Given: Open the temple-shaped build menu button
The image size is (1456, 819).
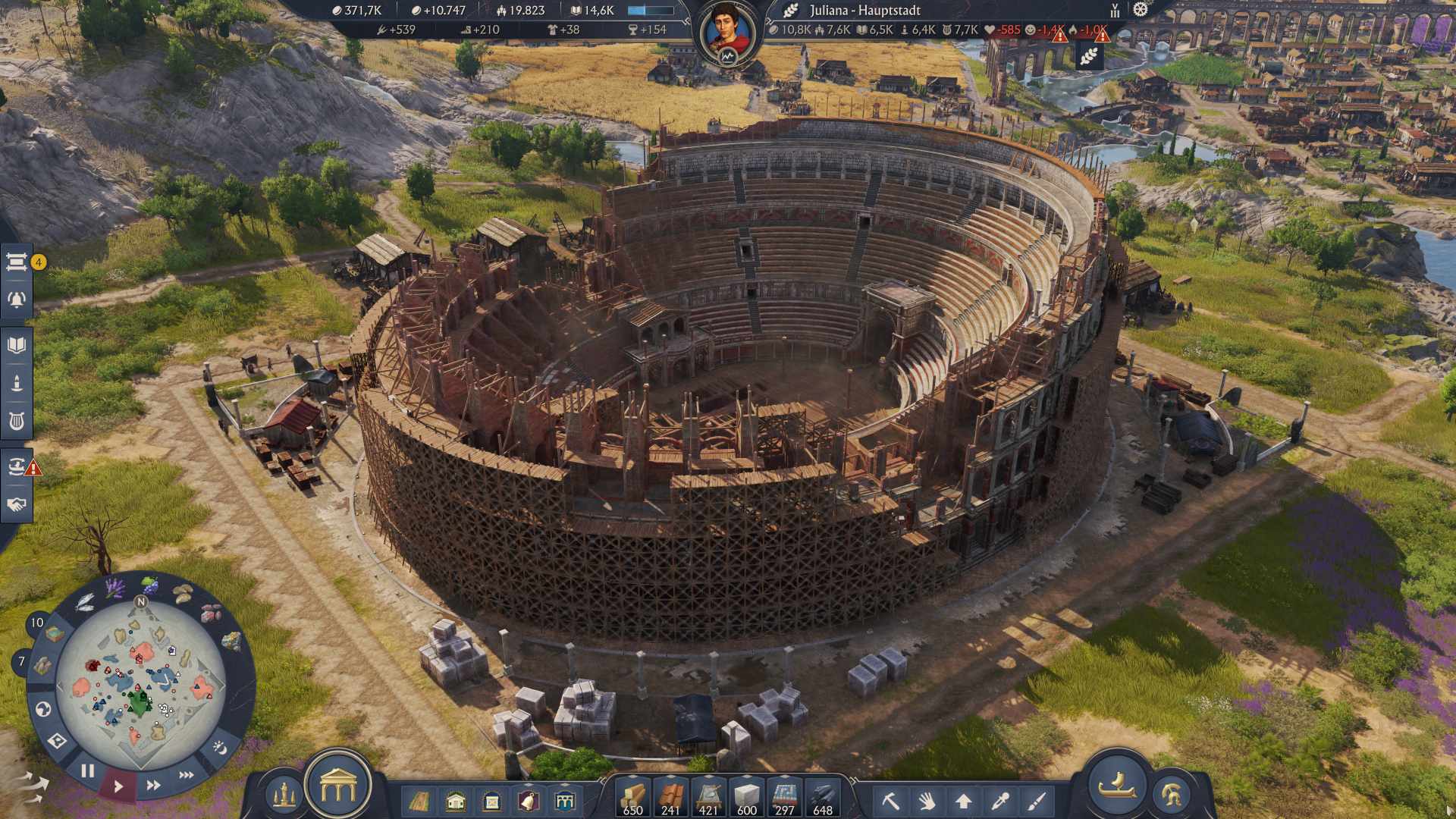Looking at the screenshot, I should (x=338, y=787).
